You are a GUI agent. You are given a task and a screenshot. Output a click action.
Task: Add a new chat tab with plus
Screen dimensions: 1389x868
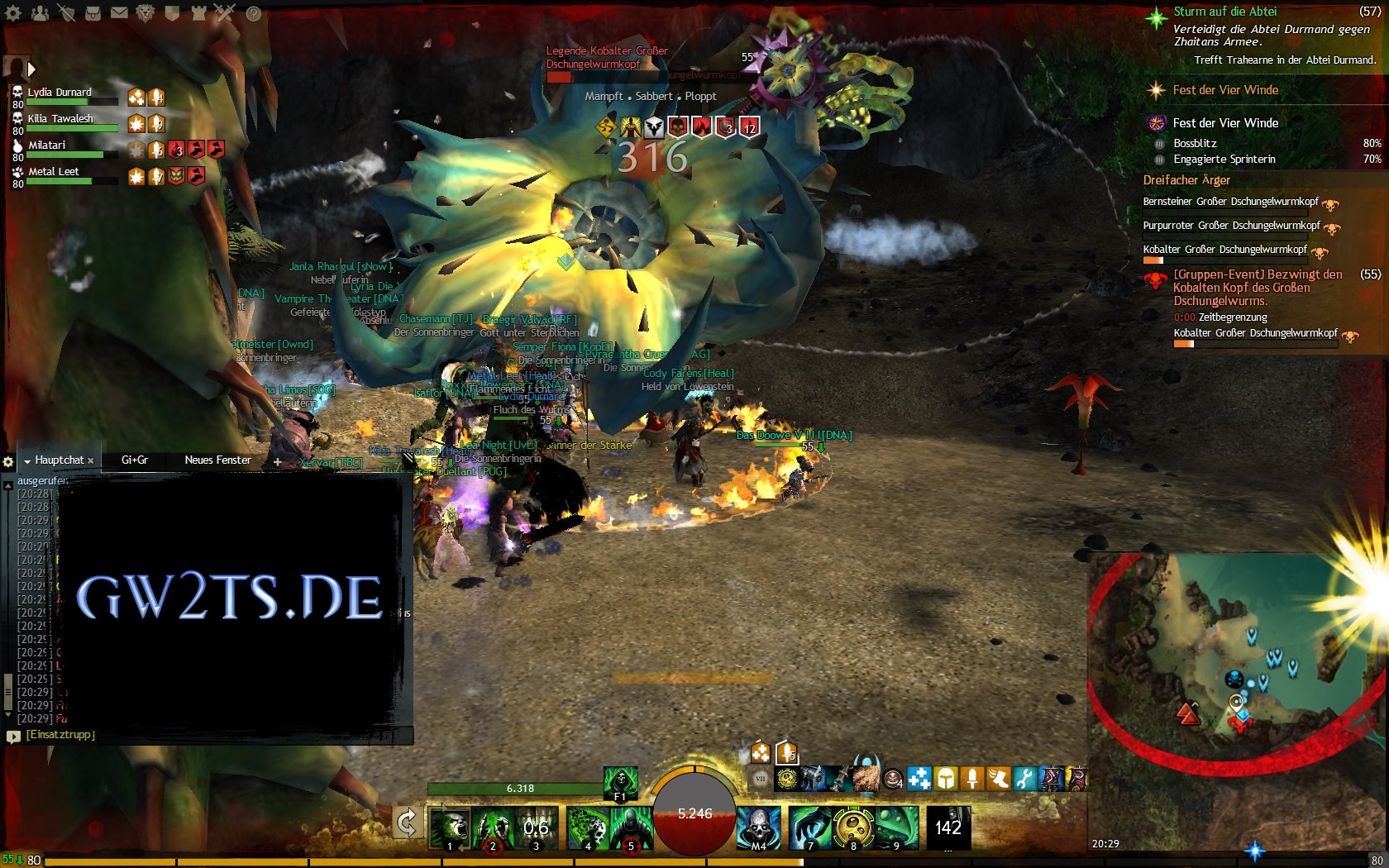pyautogui.click(x=278, y=461)
